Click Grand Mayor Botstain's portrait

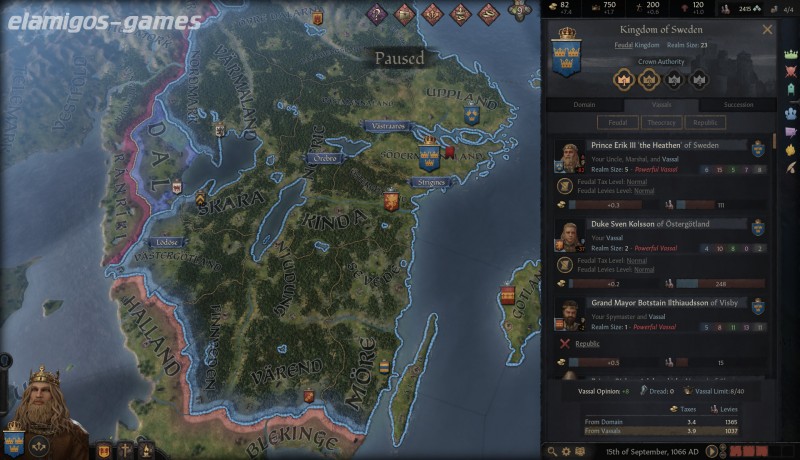570,315
